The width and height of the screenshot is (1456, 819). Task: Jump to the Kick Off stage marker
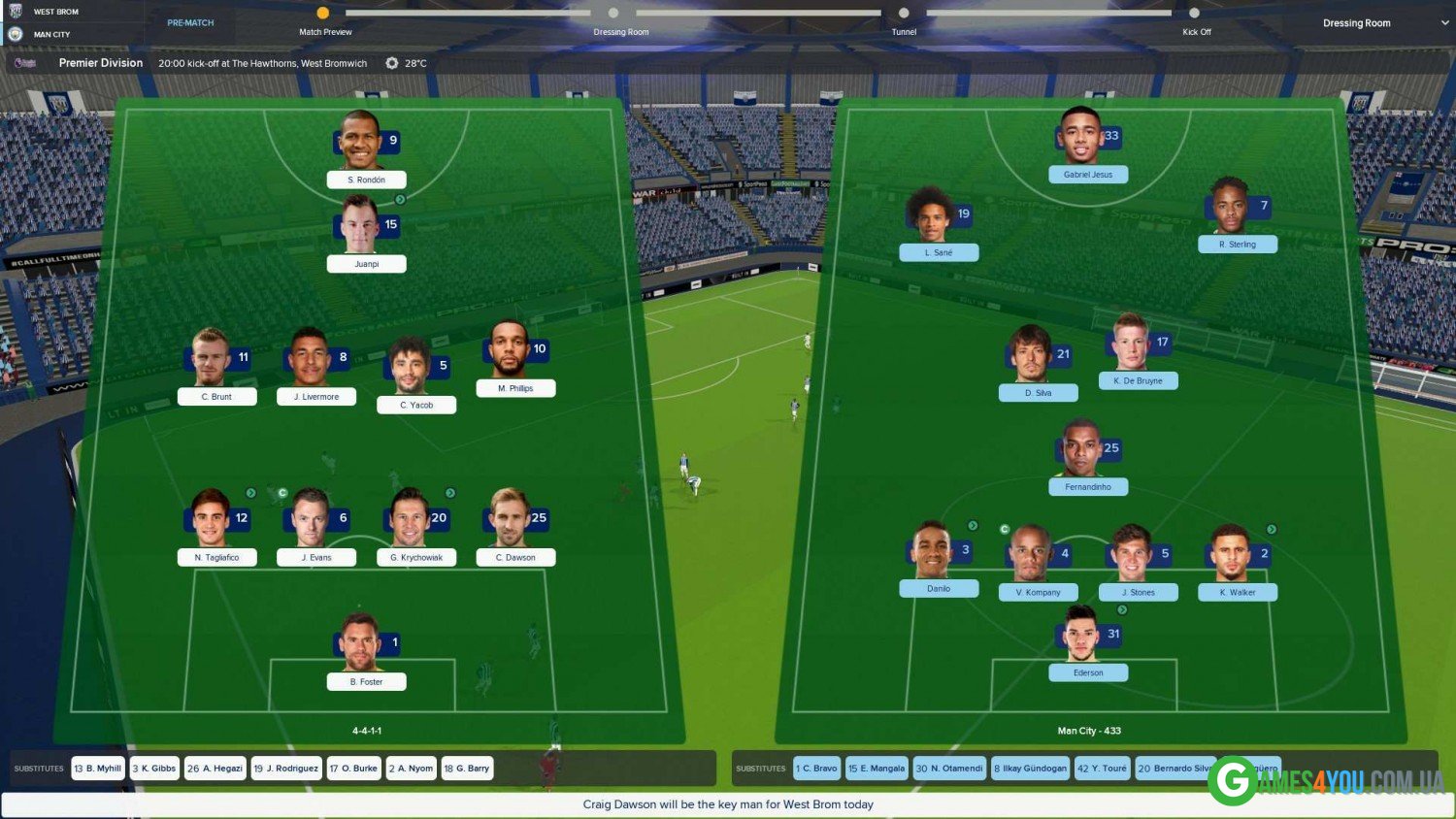point(1195,14)
